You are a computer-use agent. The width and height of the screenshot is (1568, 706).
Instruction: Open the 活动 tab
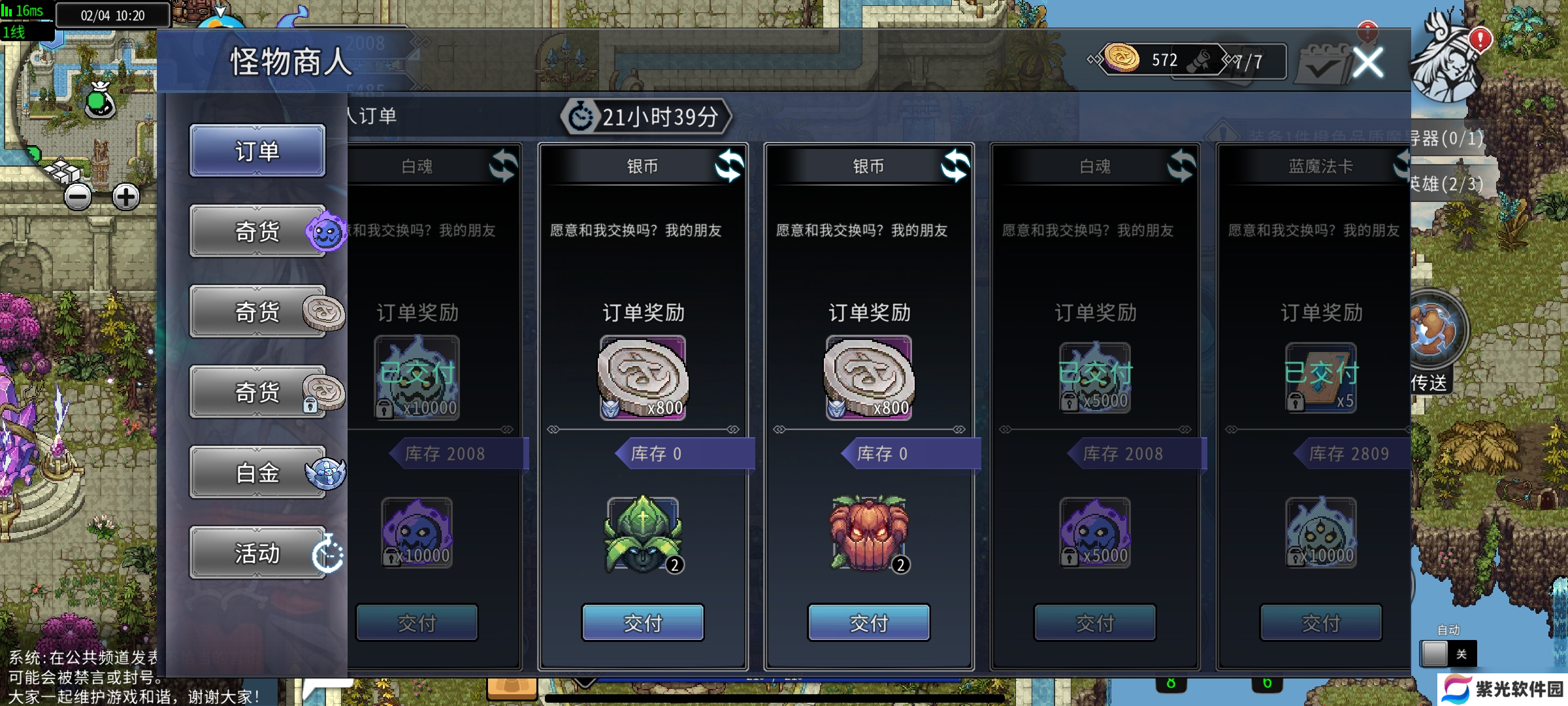257,553
